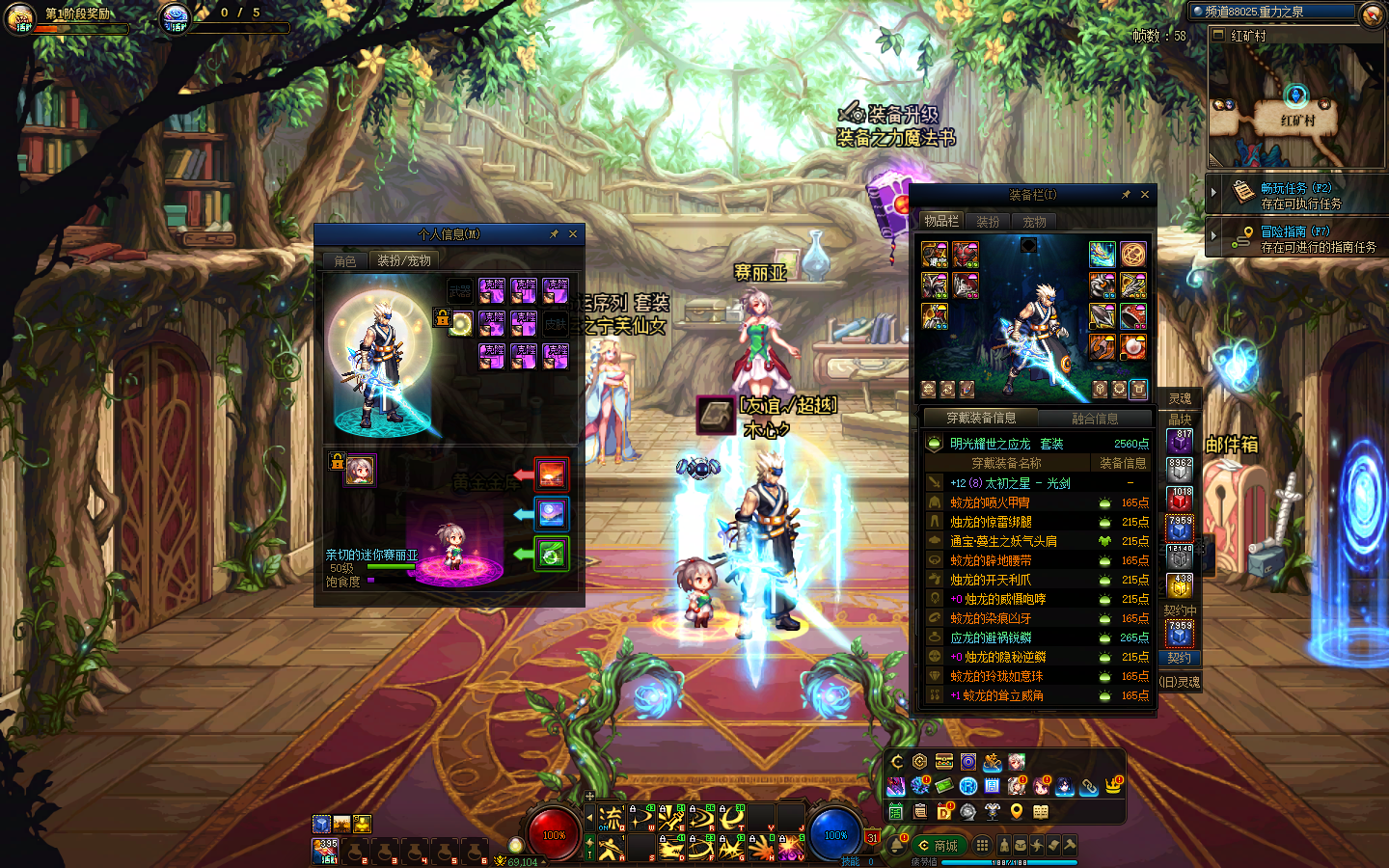The image size is (1389, 868).
Task: Close the 个人信息 character window
Action: (x=573, y=234)
